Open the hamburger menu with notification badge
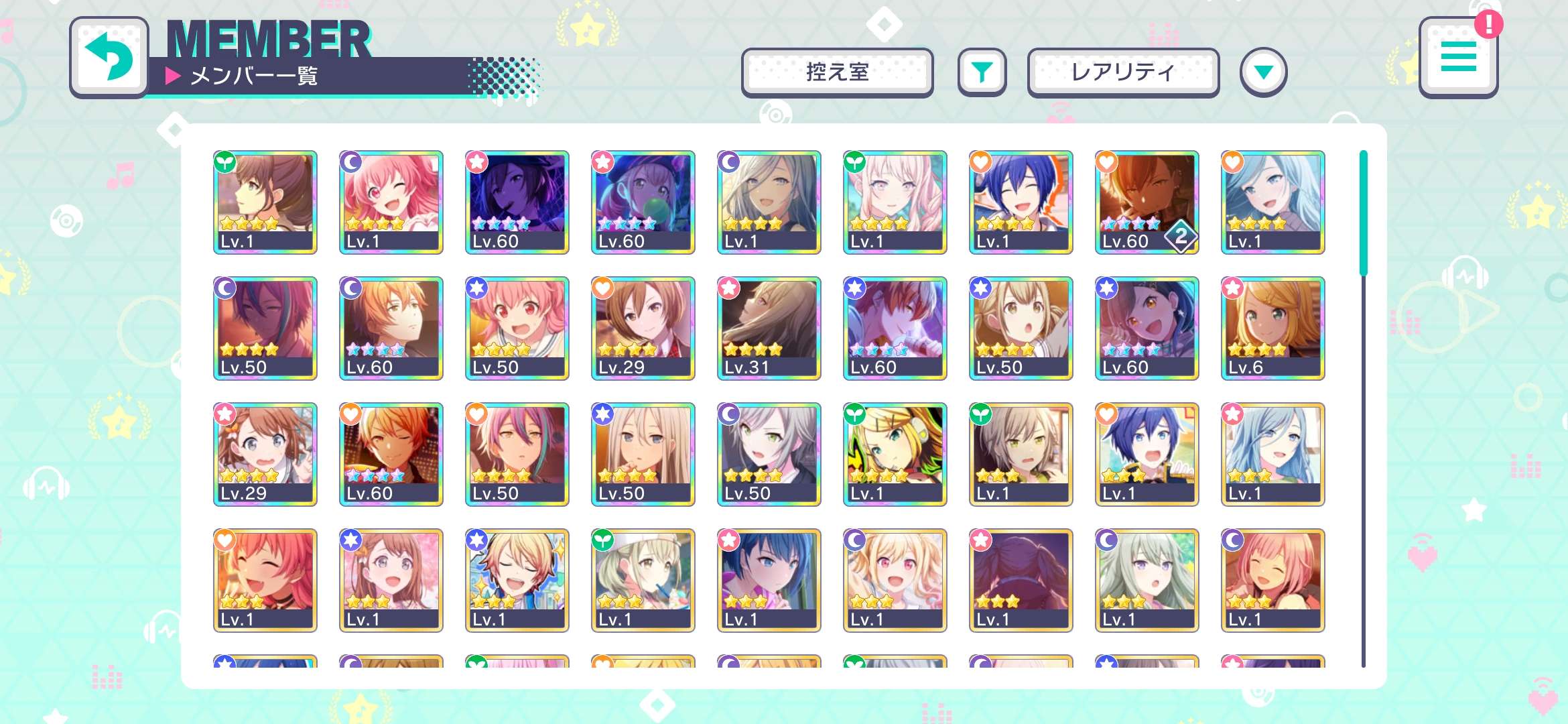1568x724 pixels. 1458,58
